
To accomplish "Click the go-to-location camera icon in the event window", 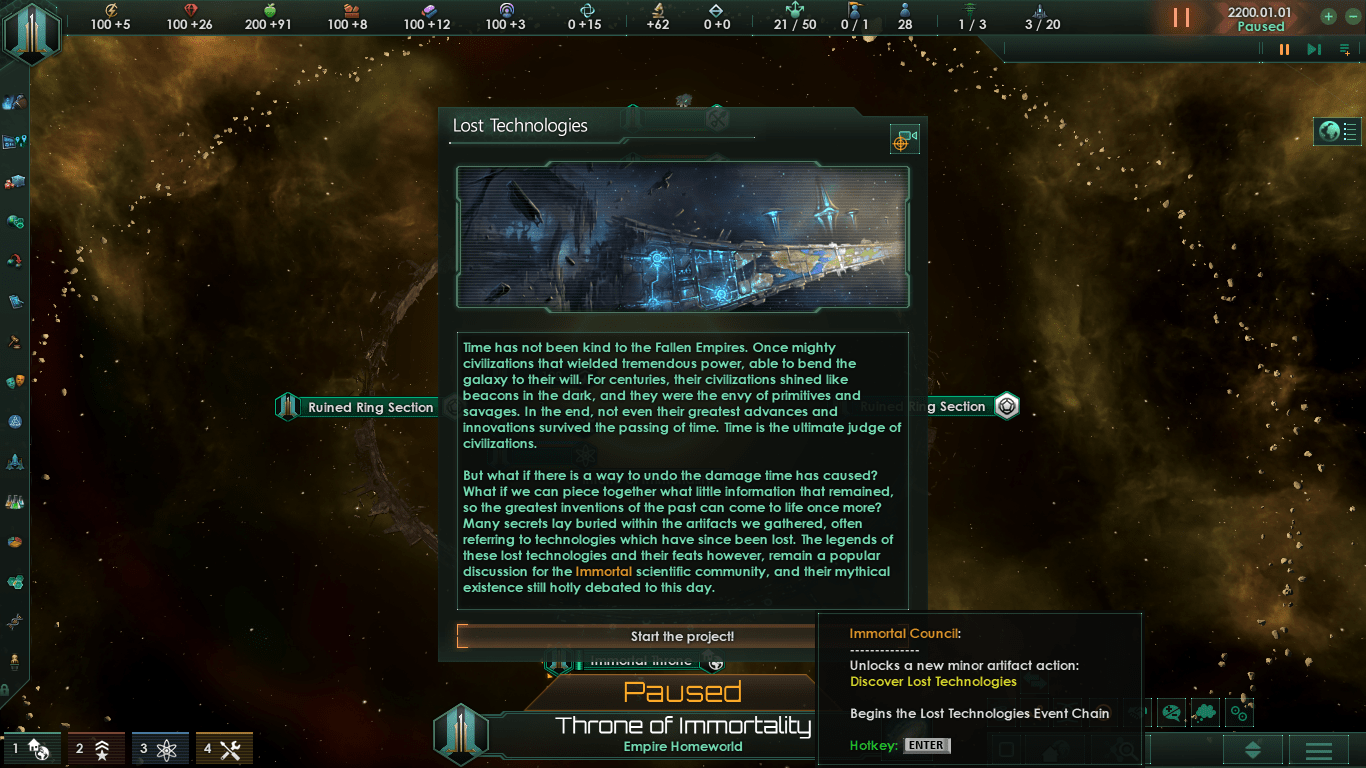I will coord(904,140).
